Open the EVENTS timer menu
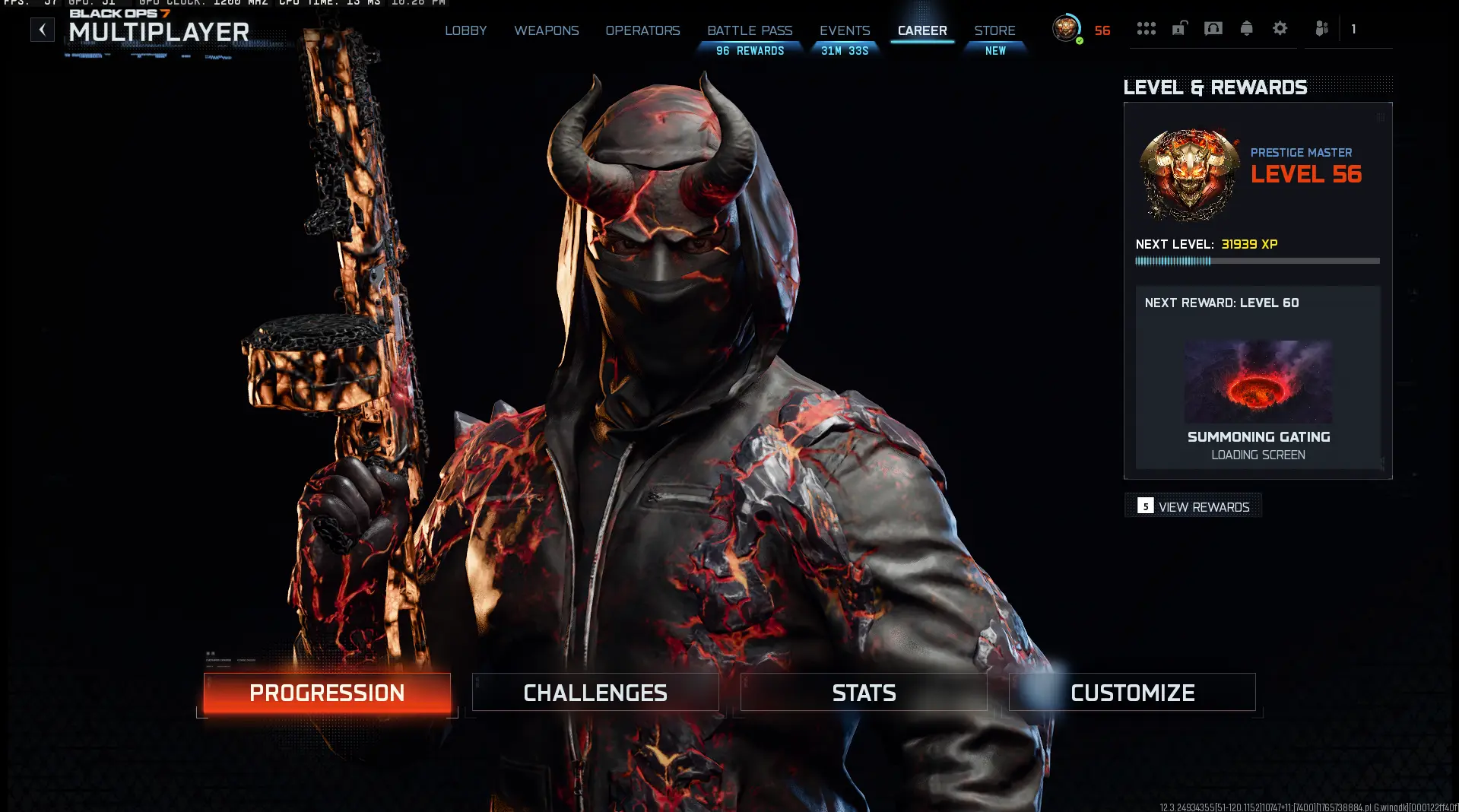The width and height of the screenshot is (1459, 812). [x=844, y=40]
